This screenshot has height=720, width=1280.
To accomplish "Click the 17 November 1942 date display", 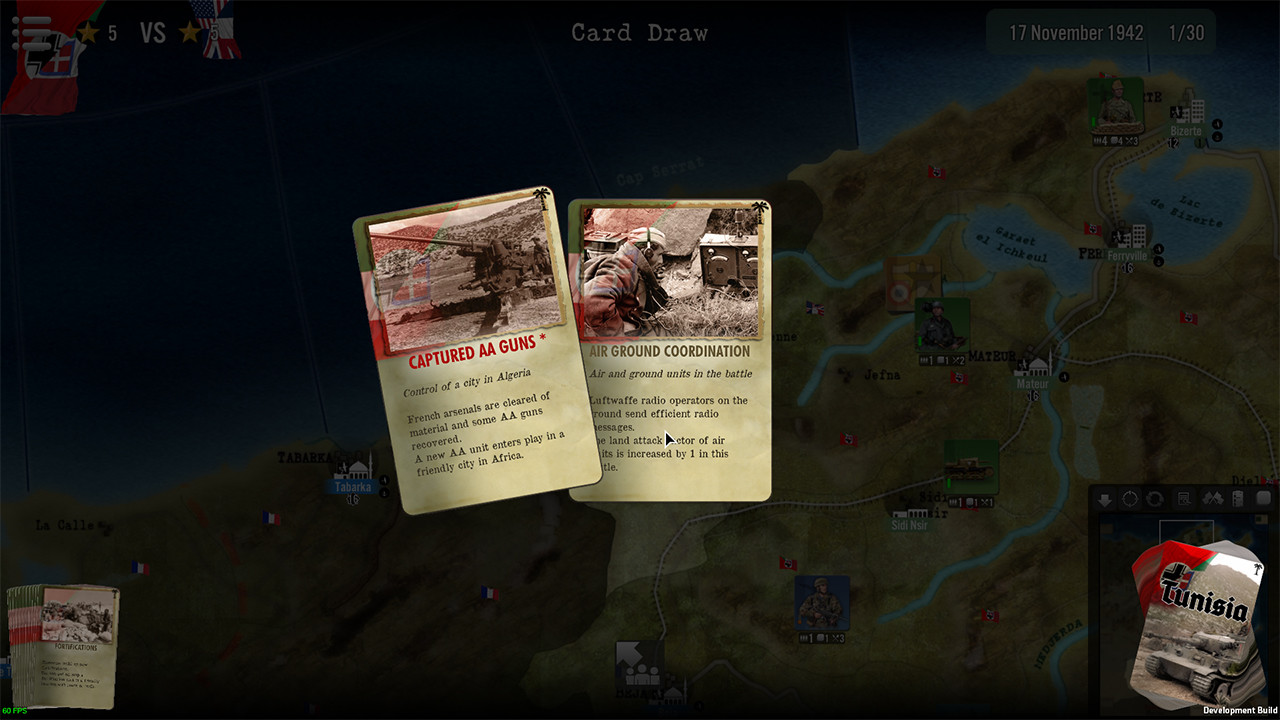I will click(1078, 32).
